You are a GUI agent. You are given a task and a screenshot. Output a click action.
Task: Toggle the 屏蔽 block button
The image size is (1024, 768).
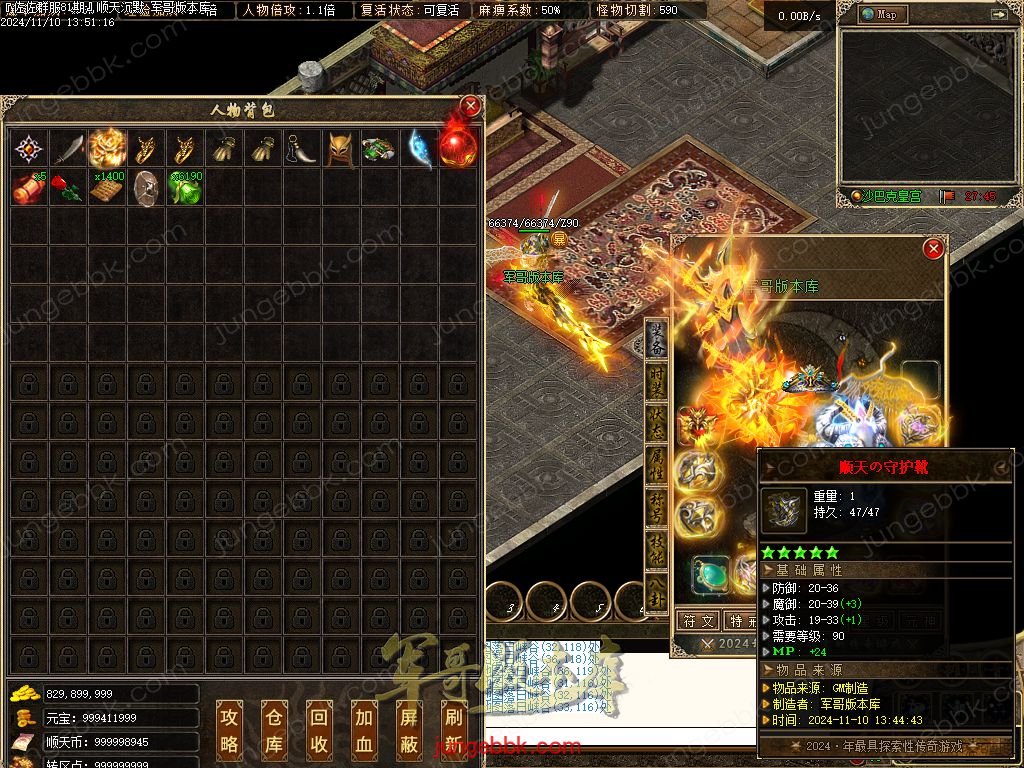(407, 729)
